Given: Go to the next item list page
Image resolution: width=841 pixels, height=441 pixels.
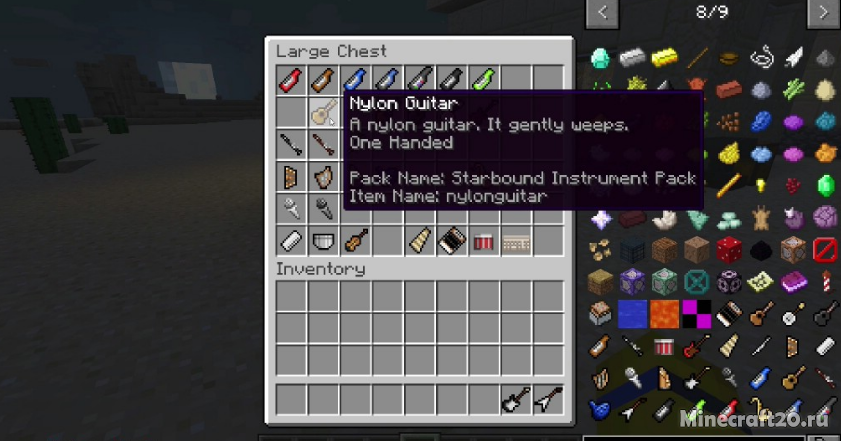Looking at the screenshot, I should coord(823,12).
